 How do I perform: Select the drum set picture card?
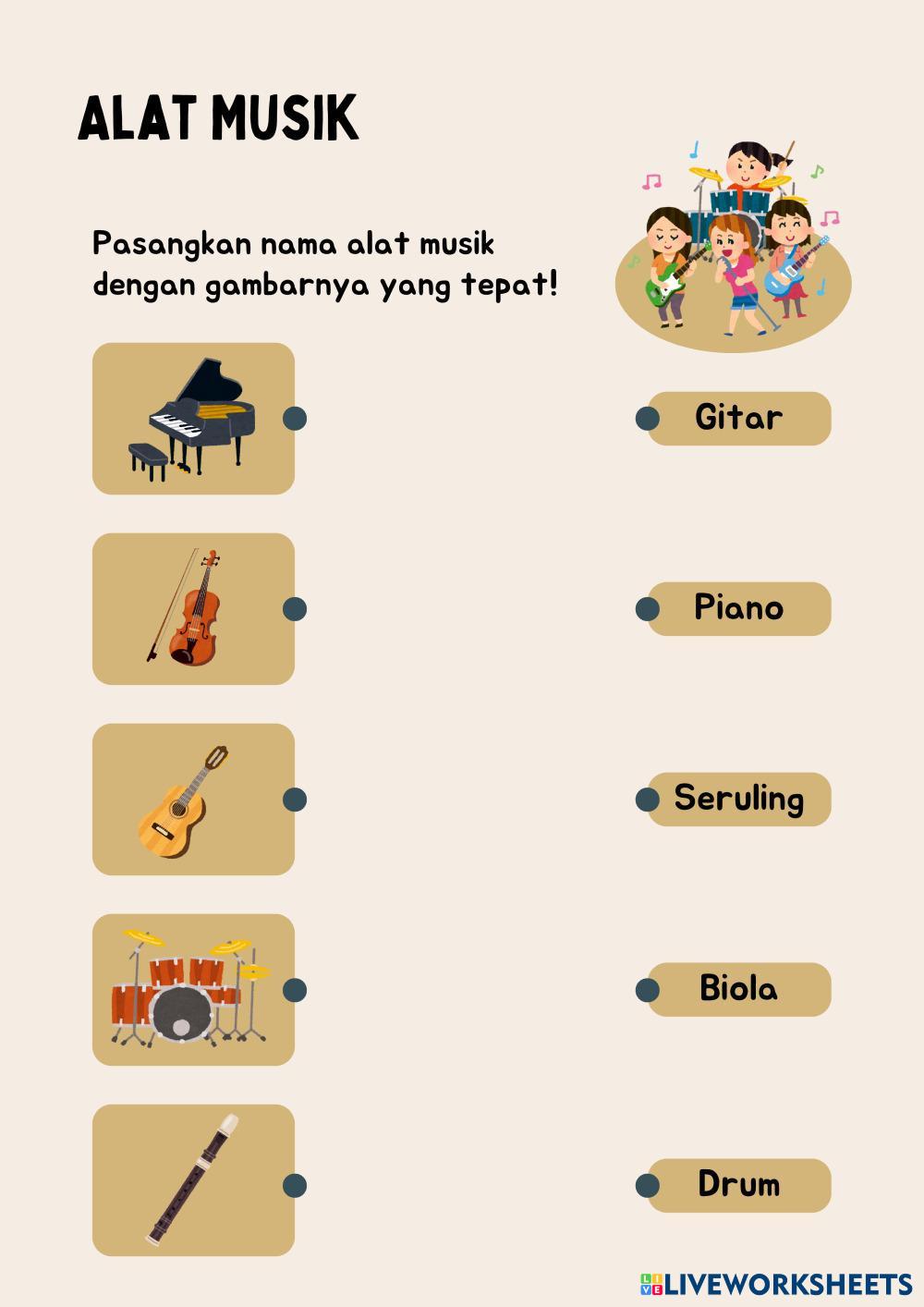point(193,990)
